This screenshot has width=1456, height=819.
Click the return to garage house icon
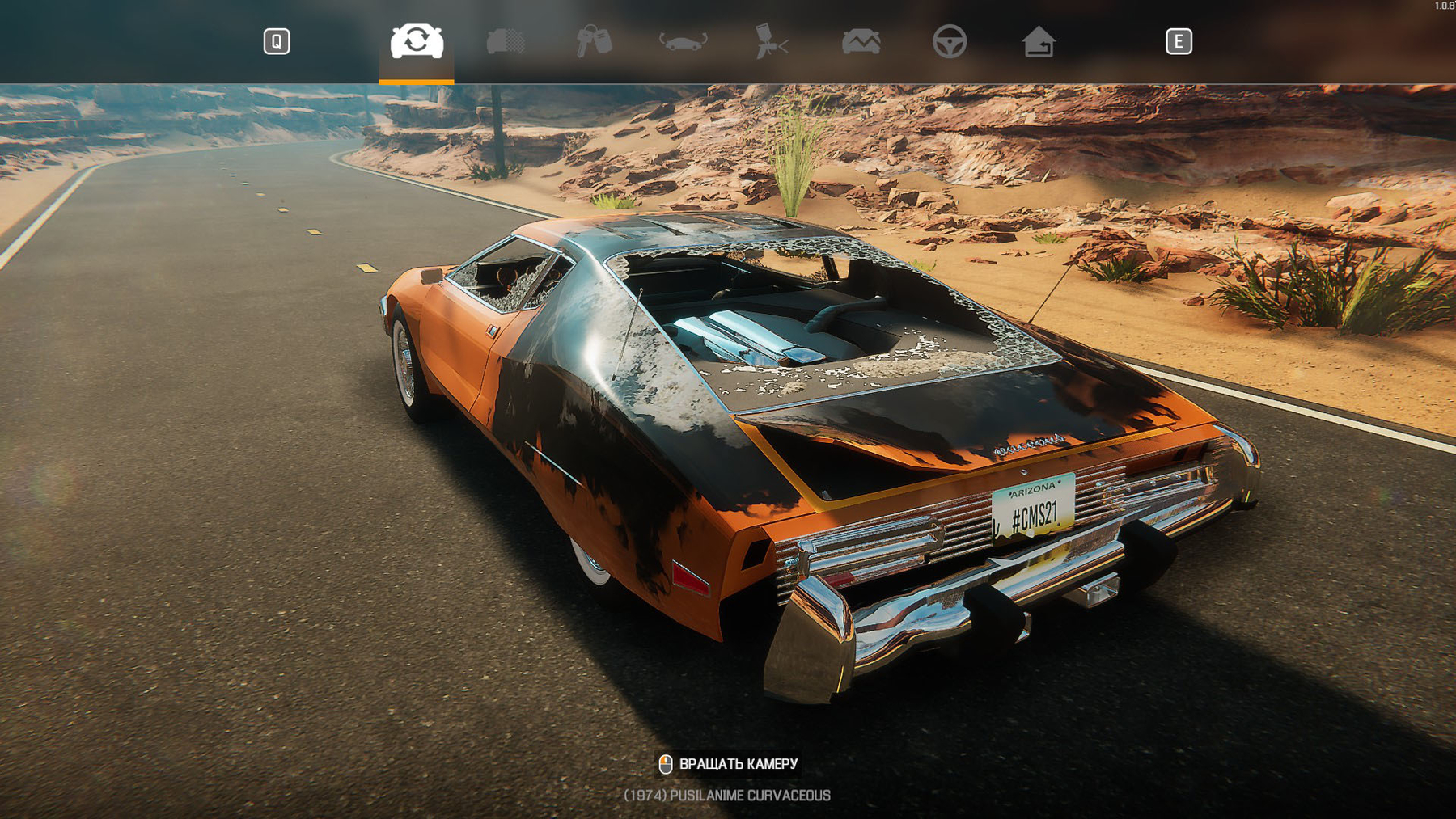[x=1038, y=41]
